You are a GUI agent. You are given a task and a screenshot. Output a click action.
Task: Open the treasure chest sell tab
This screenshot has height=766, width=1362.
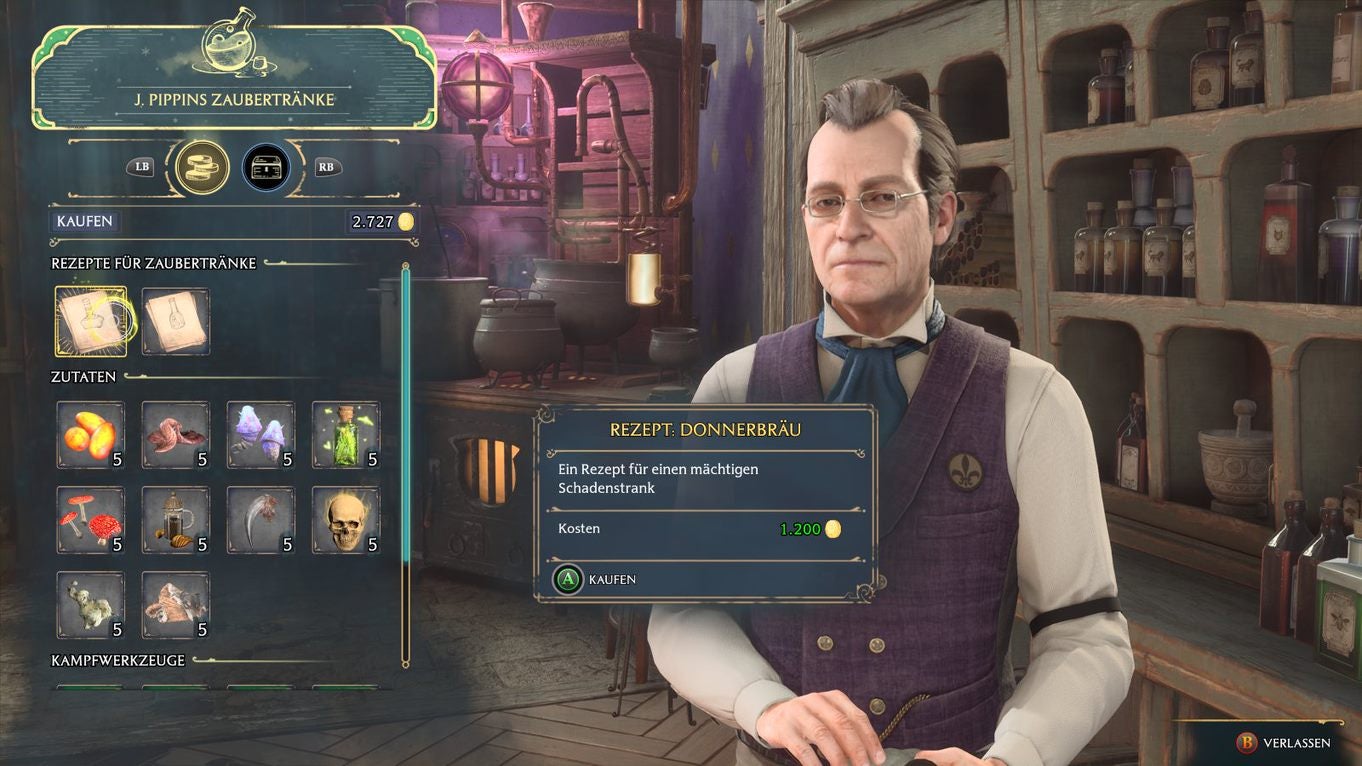click(x=269, y=167)
